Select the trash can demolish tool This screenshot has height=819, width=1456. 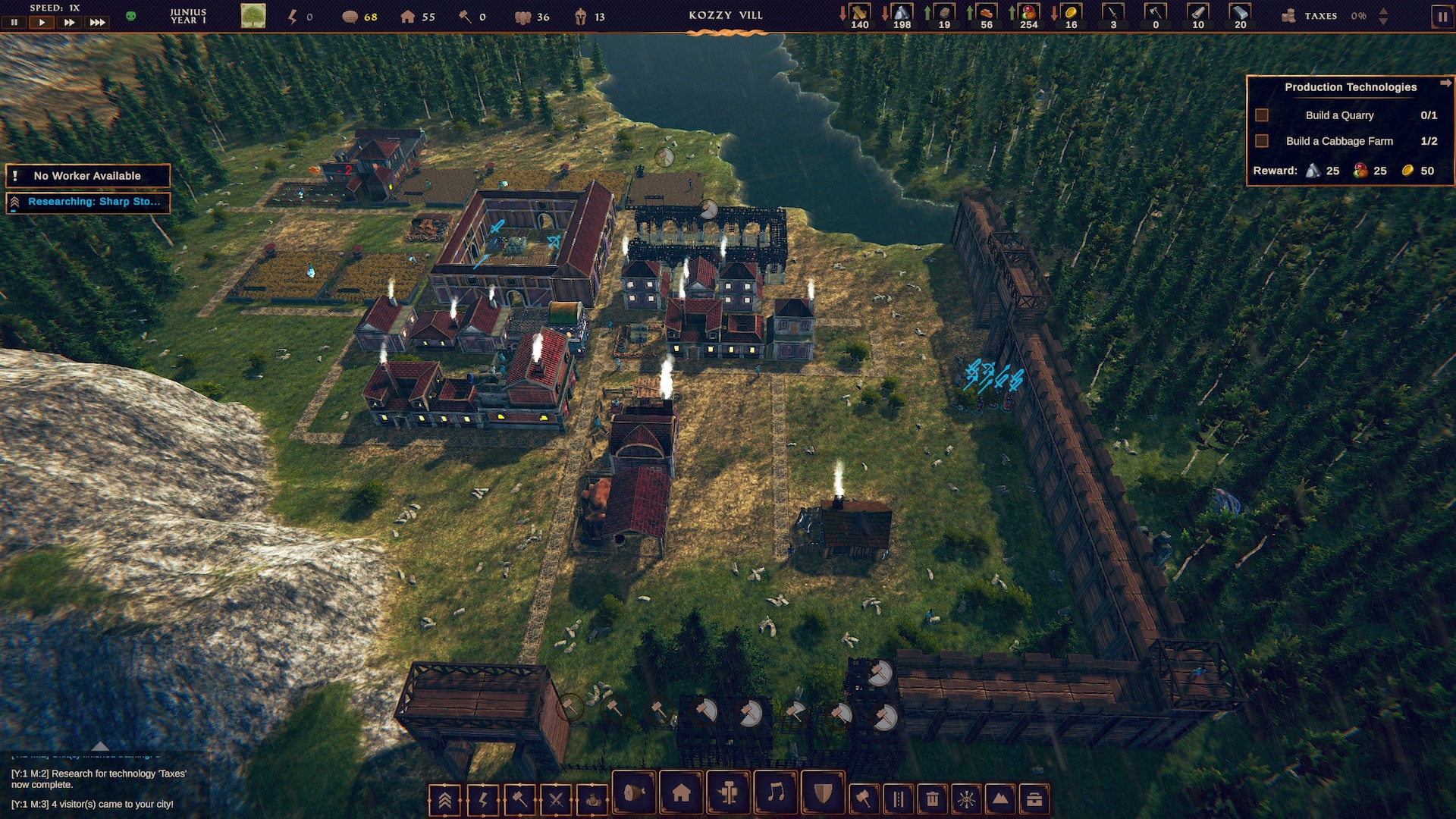tap(932, 799)
